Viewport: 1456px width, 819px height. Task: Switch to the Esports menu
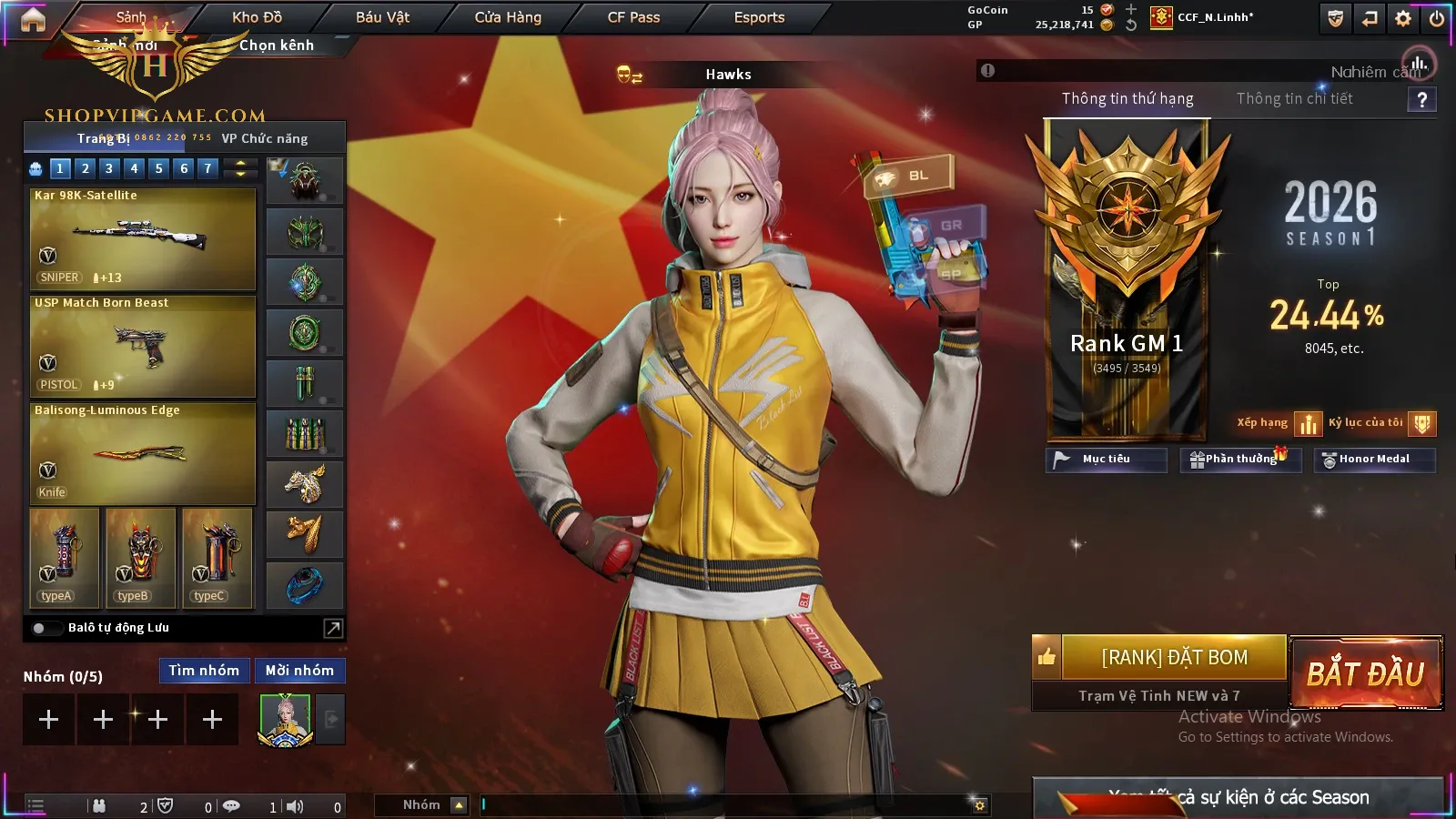click(759, 17)
